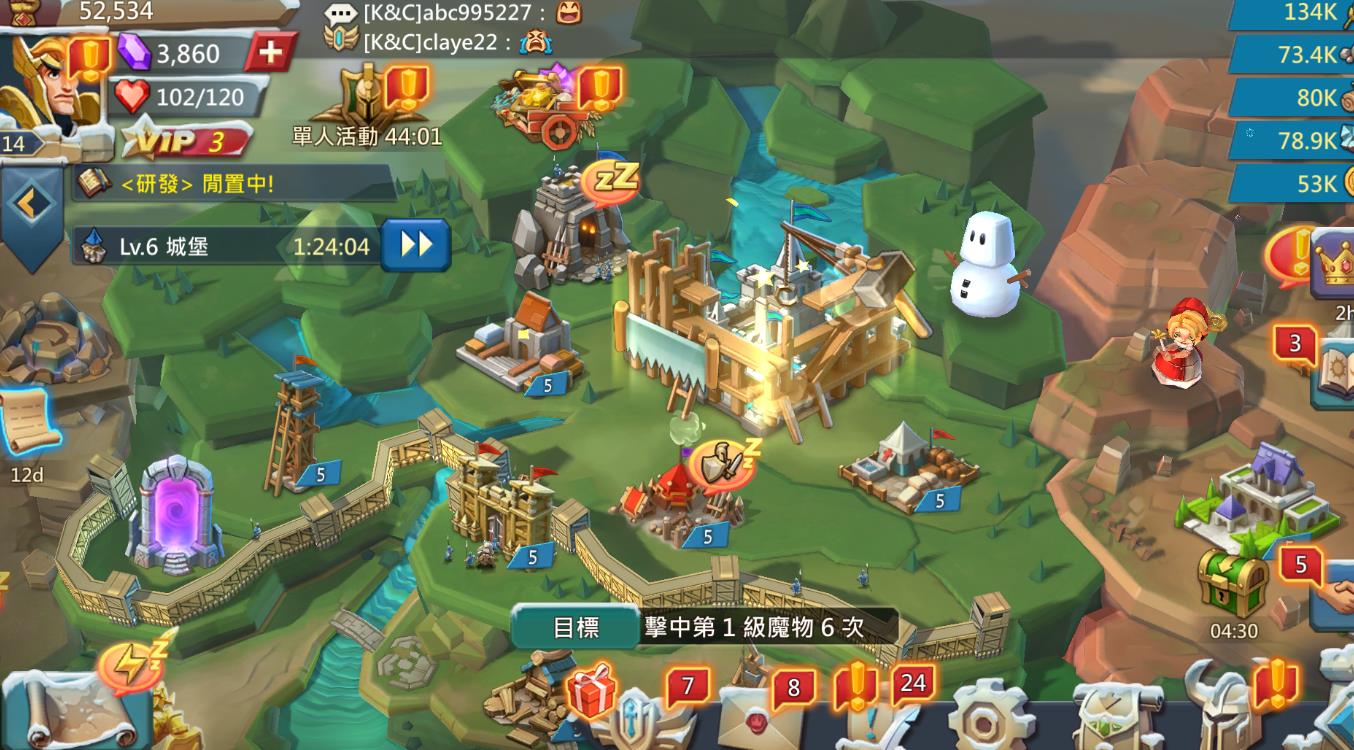Tap fast-forward to speed up Lv.6 城堡 upgrade
This screenshot has height=750, width=1354.
coord(416,245)
